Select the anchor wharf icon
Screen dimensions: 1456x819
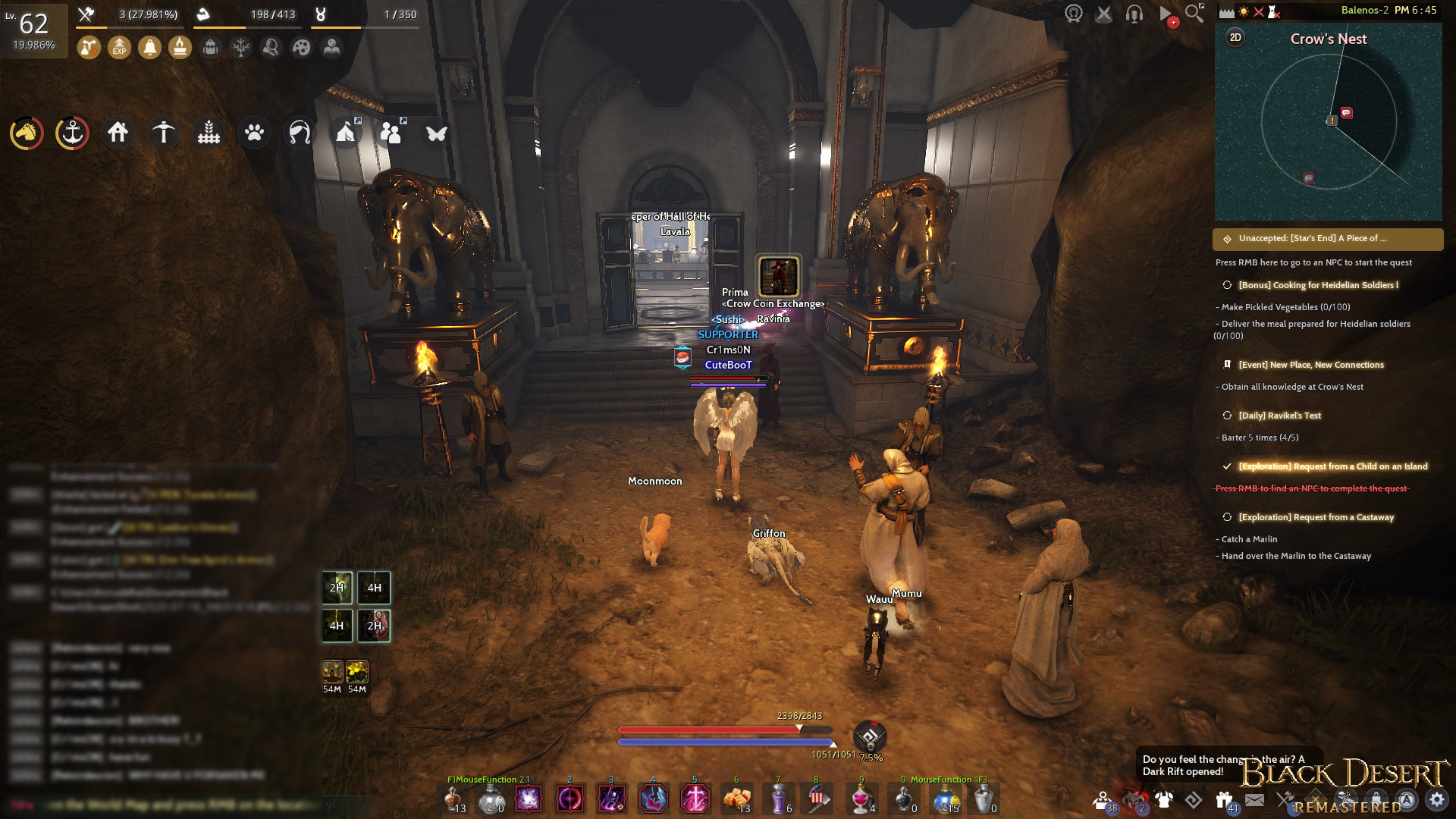(72, 133)
